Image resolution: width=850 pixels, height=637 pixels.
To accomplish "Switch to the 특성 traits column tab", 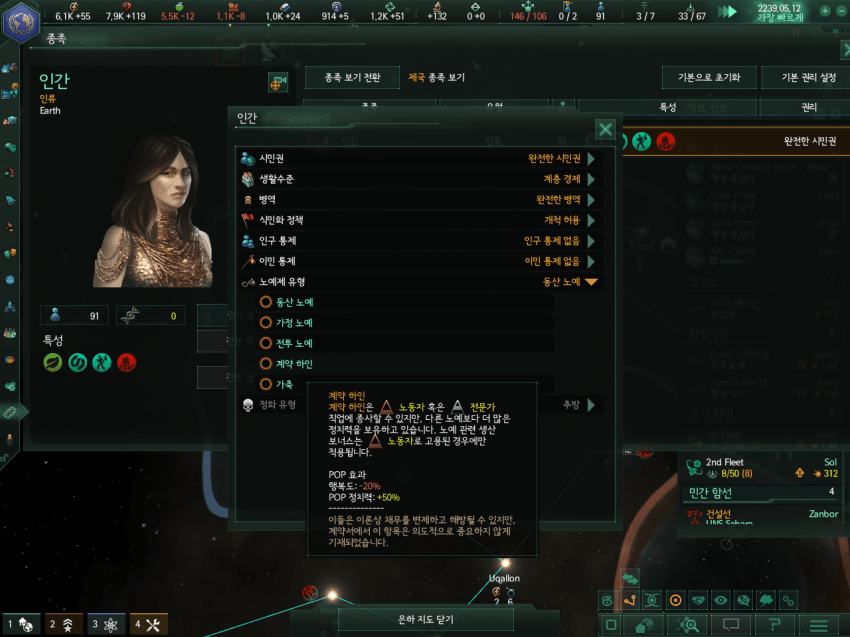I will 668,107.
